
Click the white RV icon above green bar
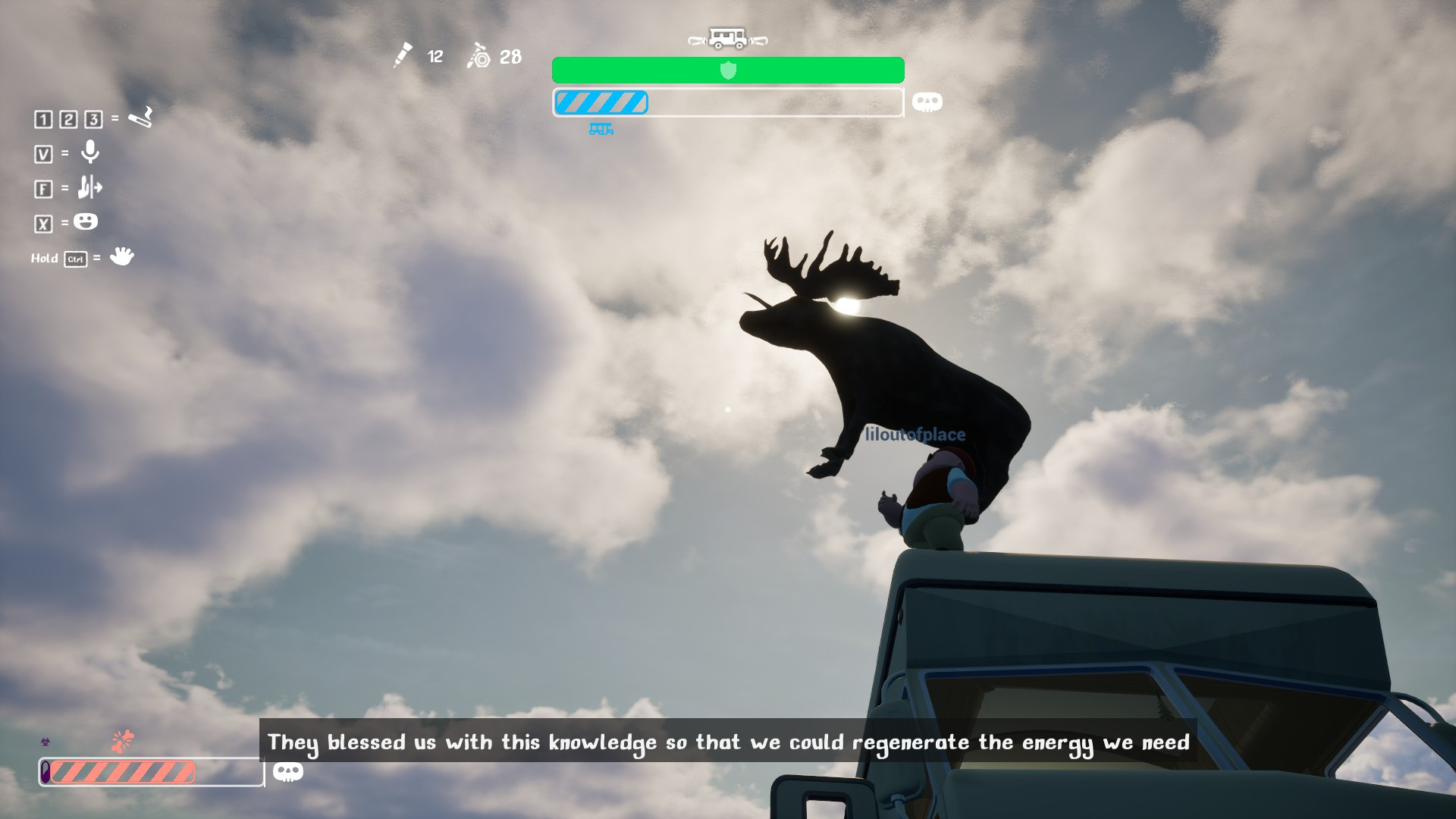coord(727,38)
